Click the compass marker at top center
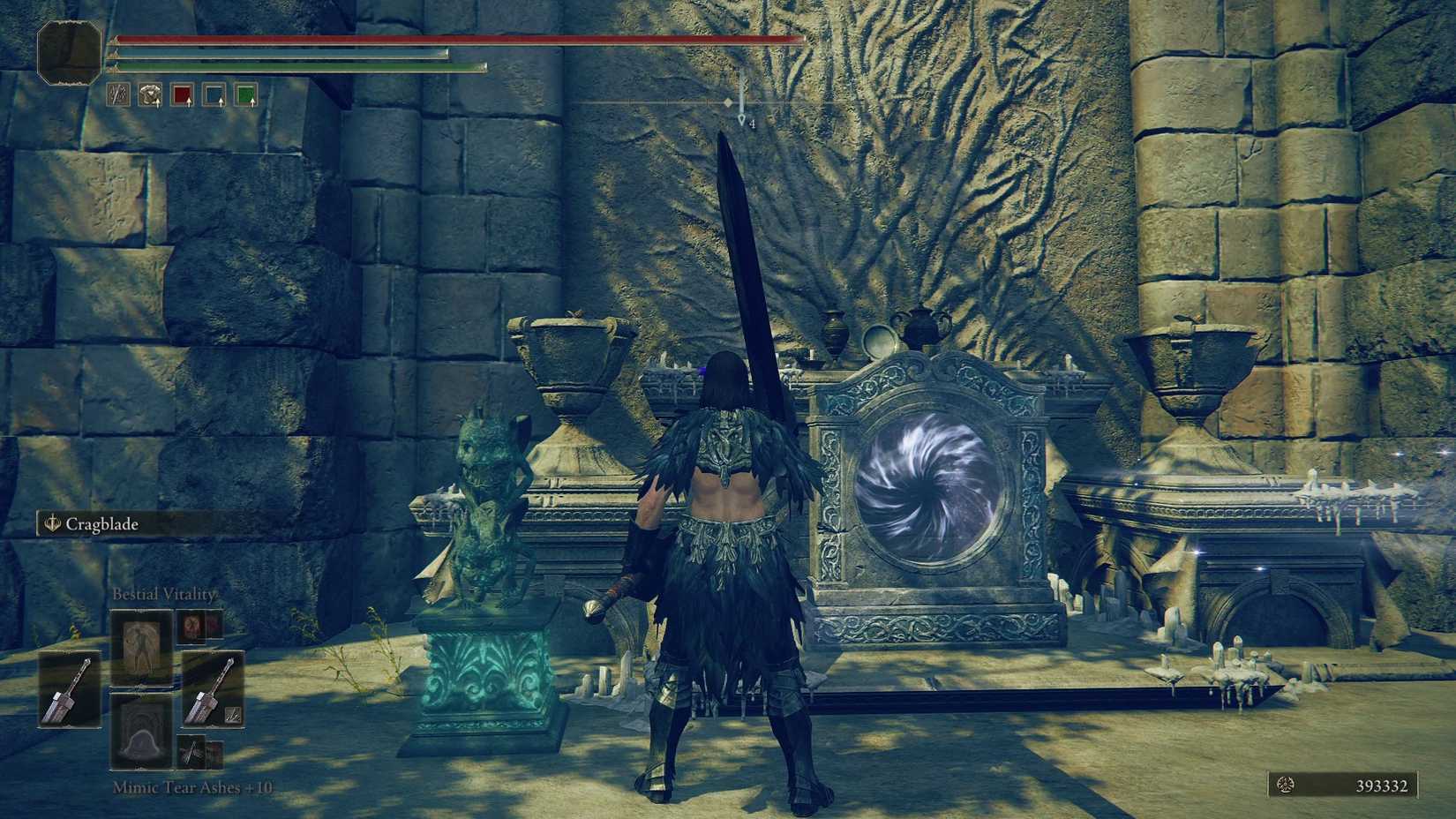The width and height of the screenshot is (1456, 819). point(739,106)
